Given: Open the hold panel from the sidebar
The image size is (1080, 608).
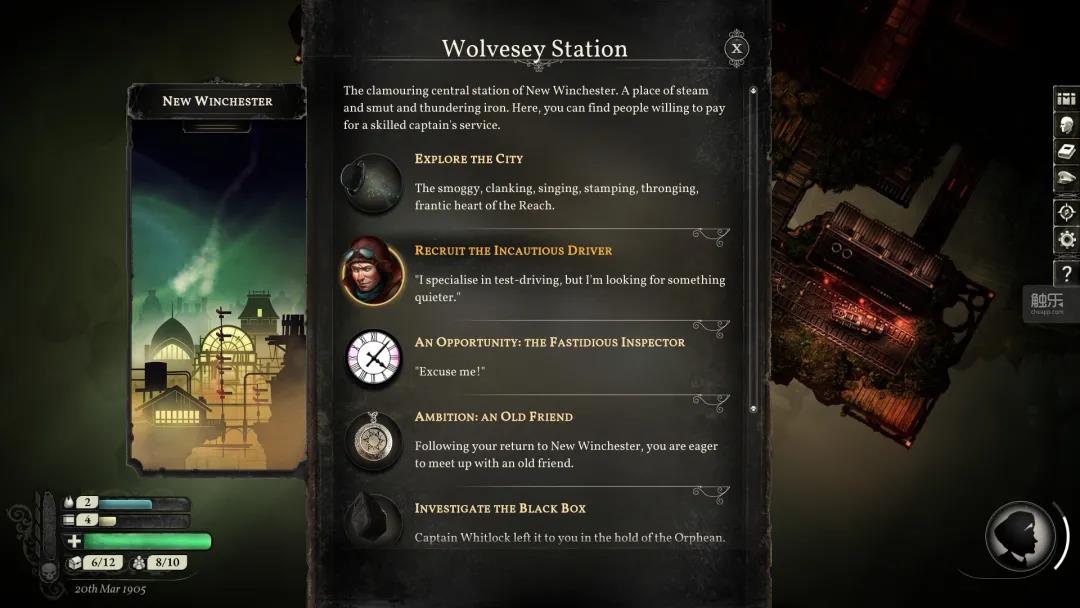Looking at the screenshot, I should pos(1066,99).
